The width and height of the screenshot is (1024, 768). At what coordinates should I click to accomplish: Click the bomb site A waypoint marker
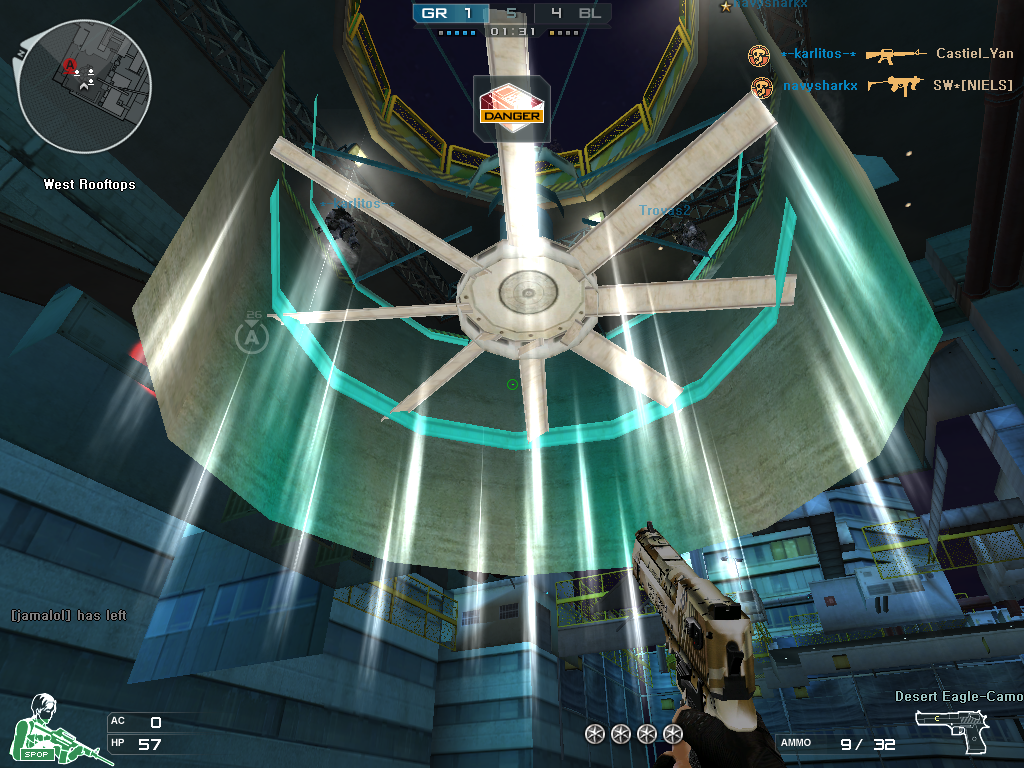pyautogui.click(x=251, y=337)
